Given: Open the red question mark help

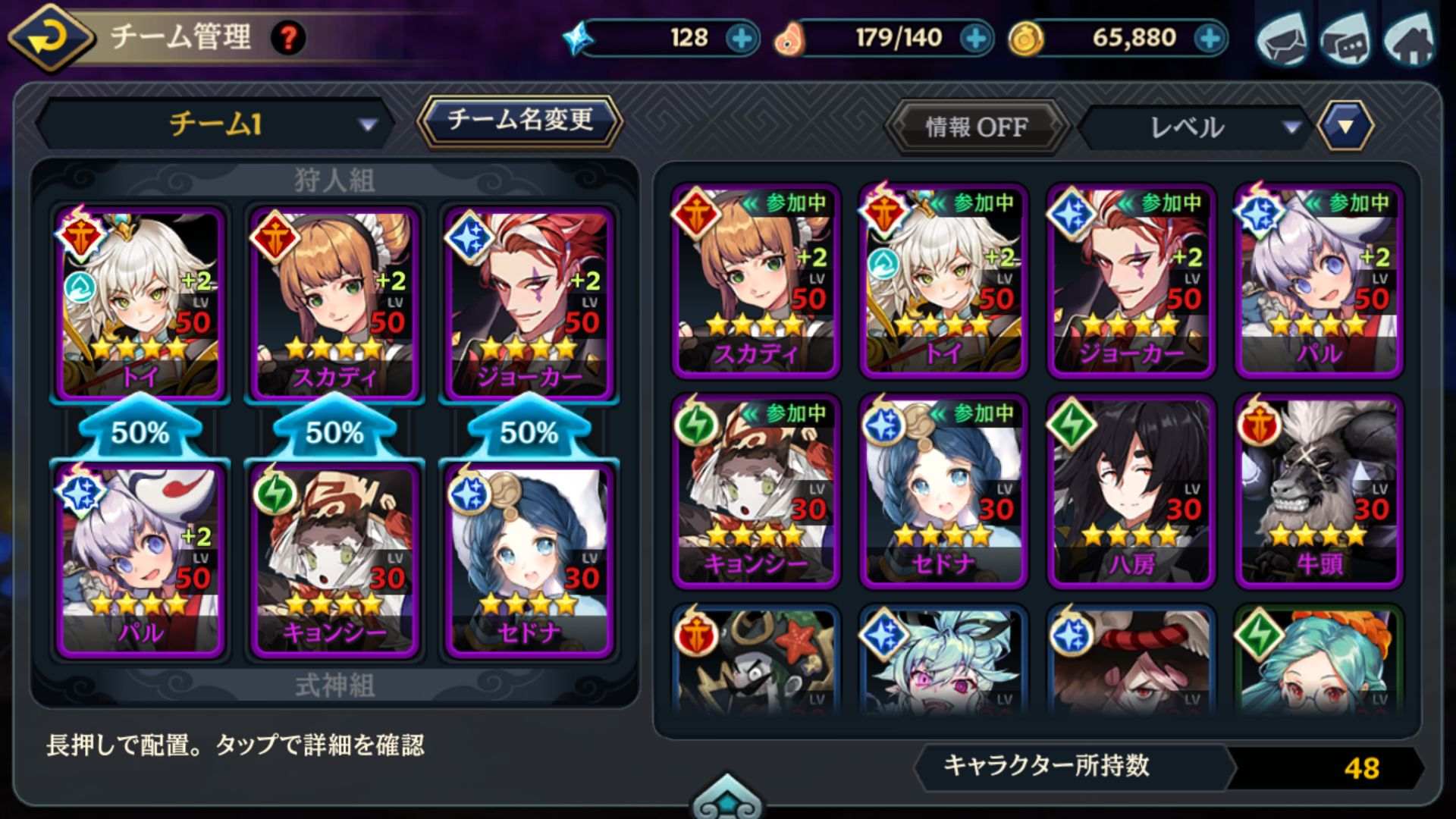Looking at the screenshot, I should click(288, 37).
